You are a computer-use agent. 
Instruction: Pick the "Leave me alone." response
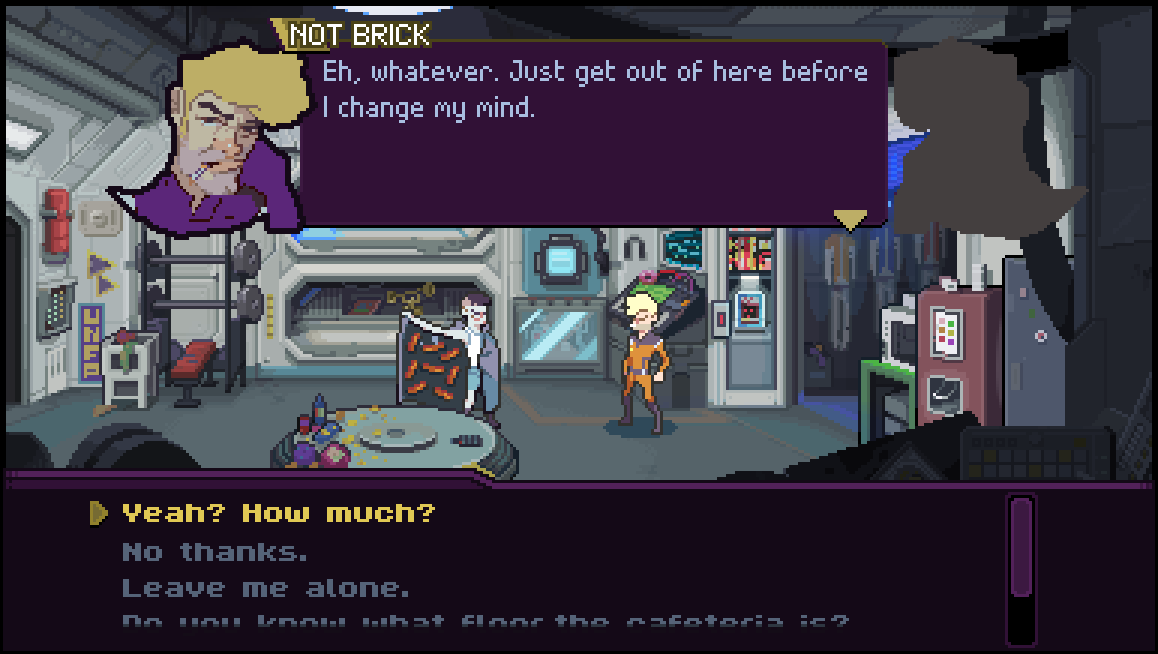click(266, 588)
